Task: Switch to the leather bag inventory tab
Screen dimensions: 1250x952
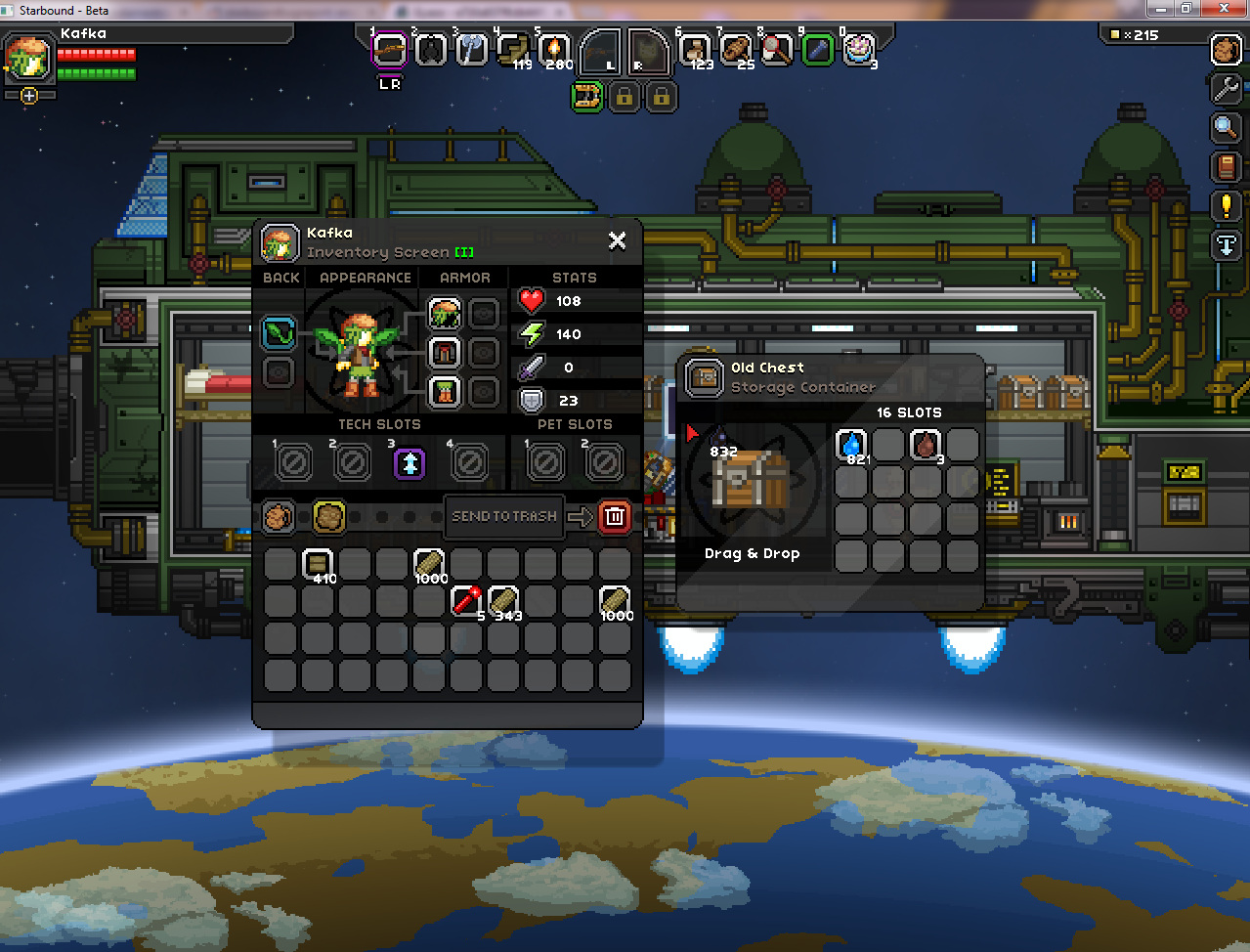Action: pos(279,516)
